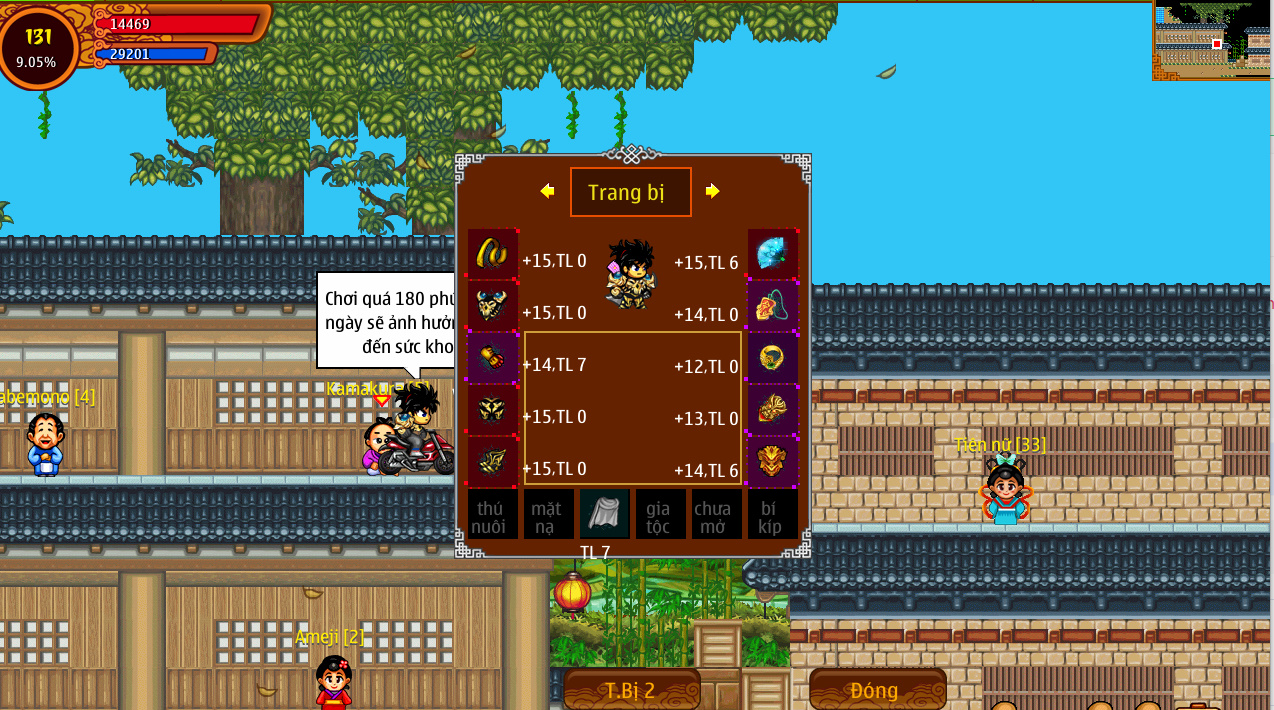
Task: Go to the previous panel with the left arrow
Action: pyautogui.click(x=547, y=191)
